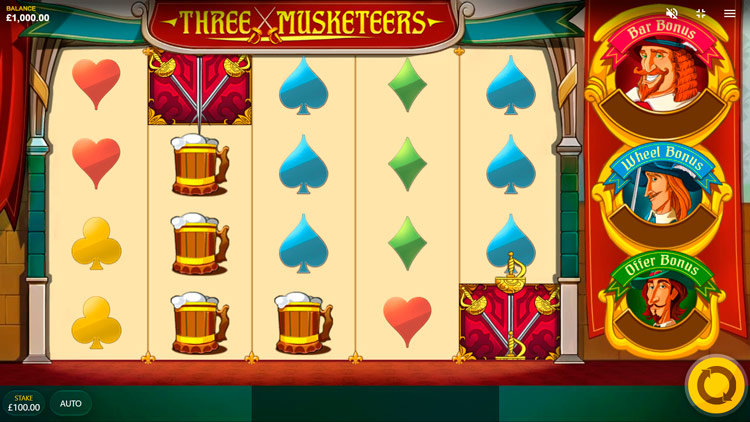750x422 pixels.
Task: Activate the AUTO spin button
Action: 71,403
